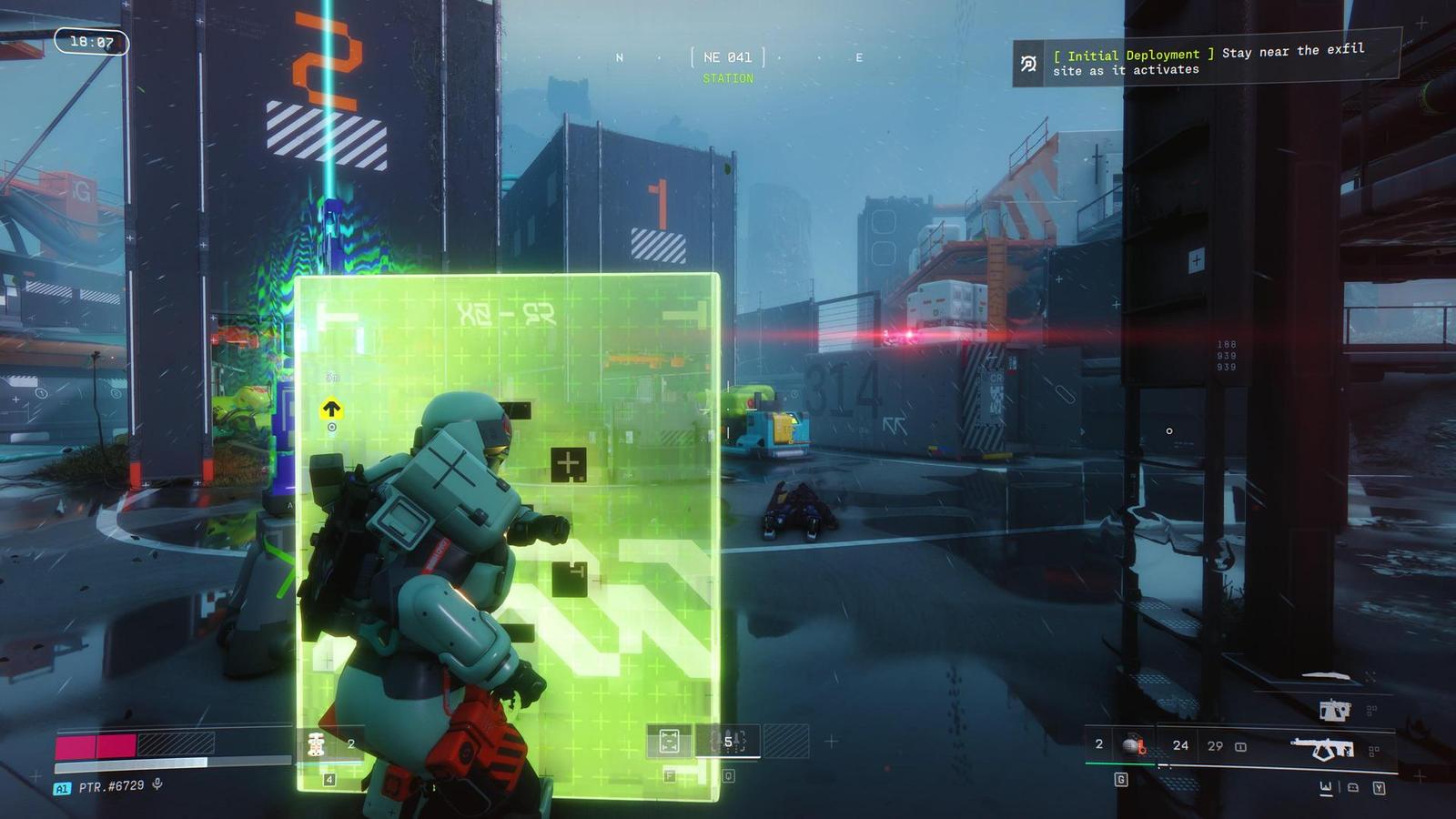
Task: Open the backpack icon near the weapons
Action: tap(1352, 787)
